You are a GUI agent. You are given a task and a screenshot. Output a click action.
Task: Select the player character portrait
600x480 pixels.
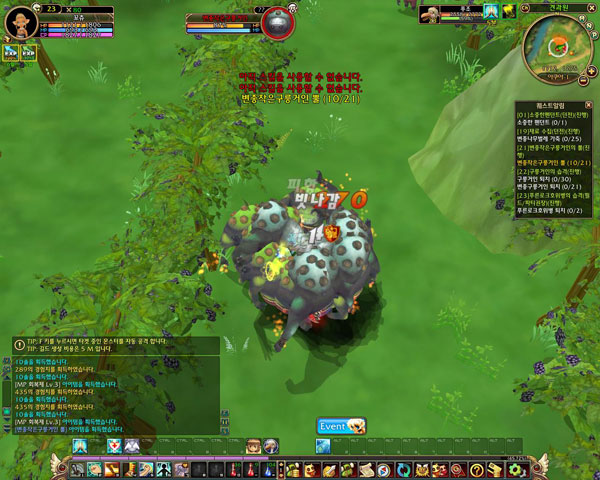click(x=21, y=22)
